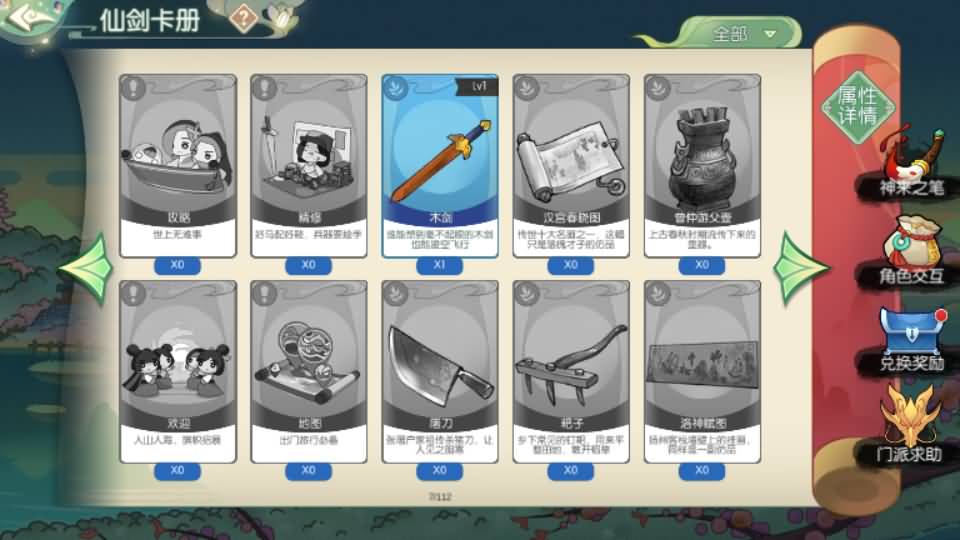The image size is (960, 540).
Task: Open 门派求助 sect help
Action: tap(910, 428)
